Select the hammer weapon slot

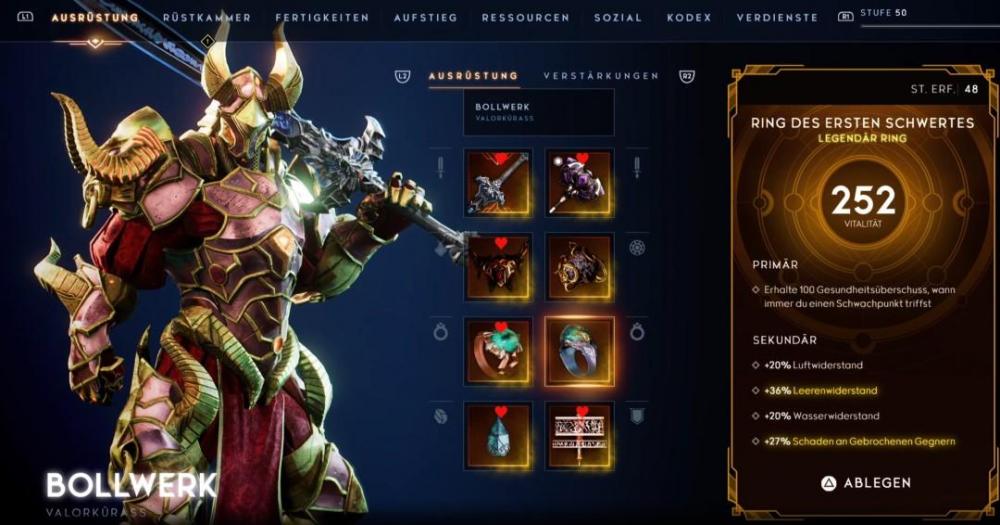pos(497,183)
